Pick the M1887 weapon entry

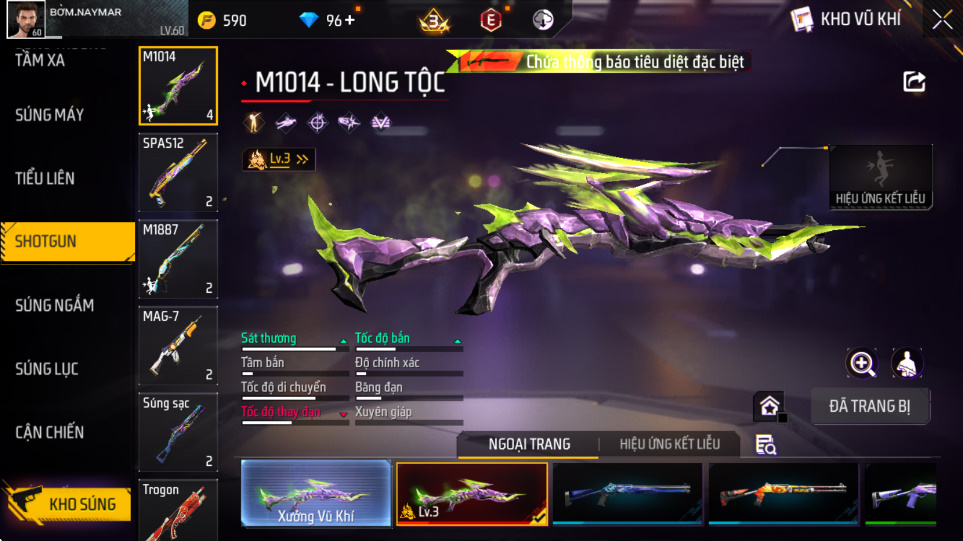[x=178, y=259]
